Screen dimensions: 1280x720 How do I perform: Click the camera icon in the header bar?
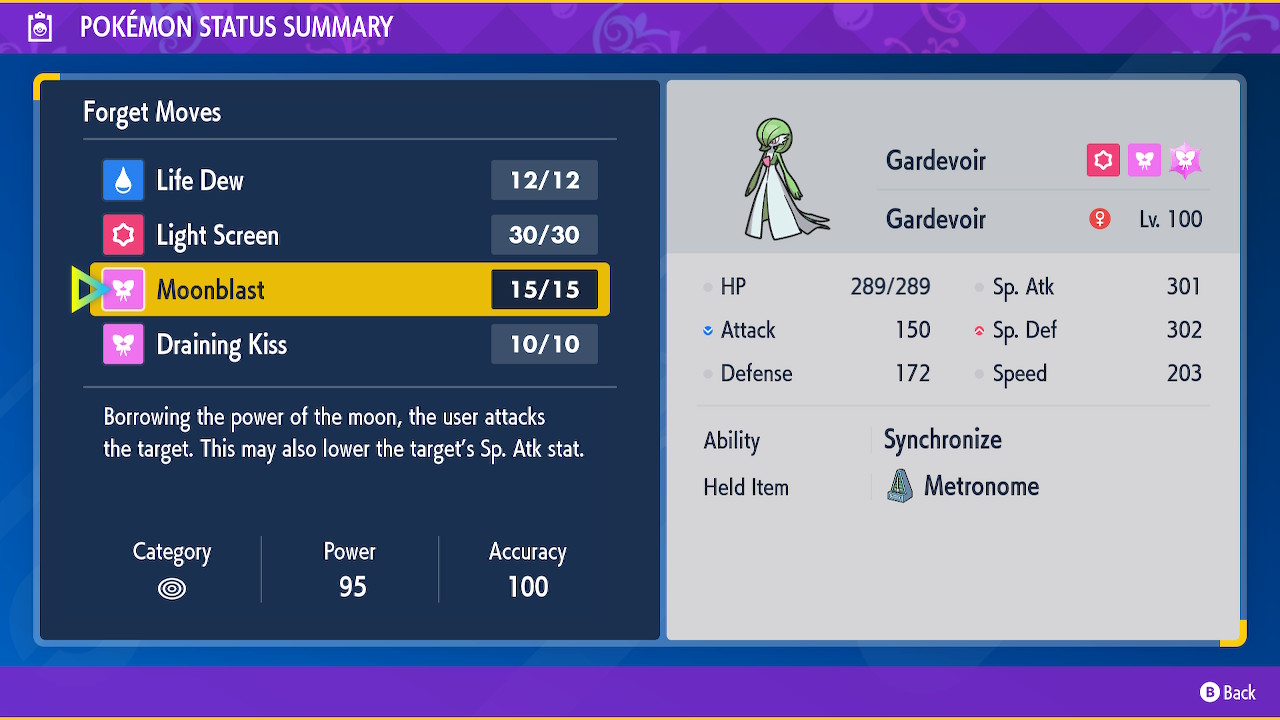40,26
